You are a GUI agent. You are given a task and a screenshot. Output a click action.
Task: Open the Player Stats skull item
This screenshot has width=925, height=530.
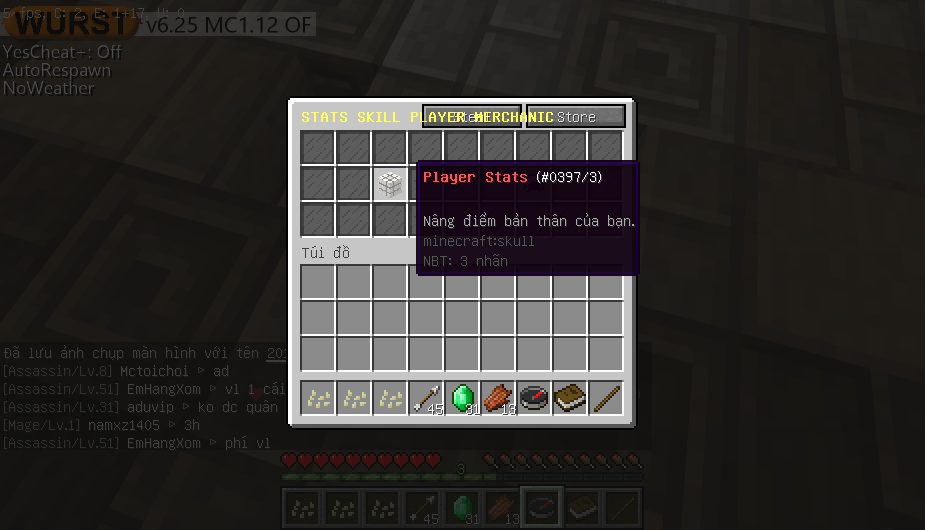tap(390, 183)
